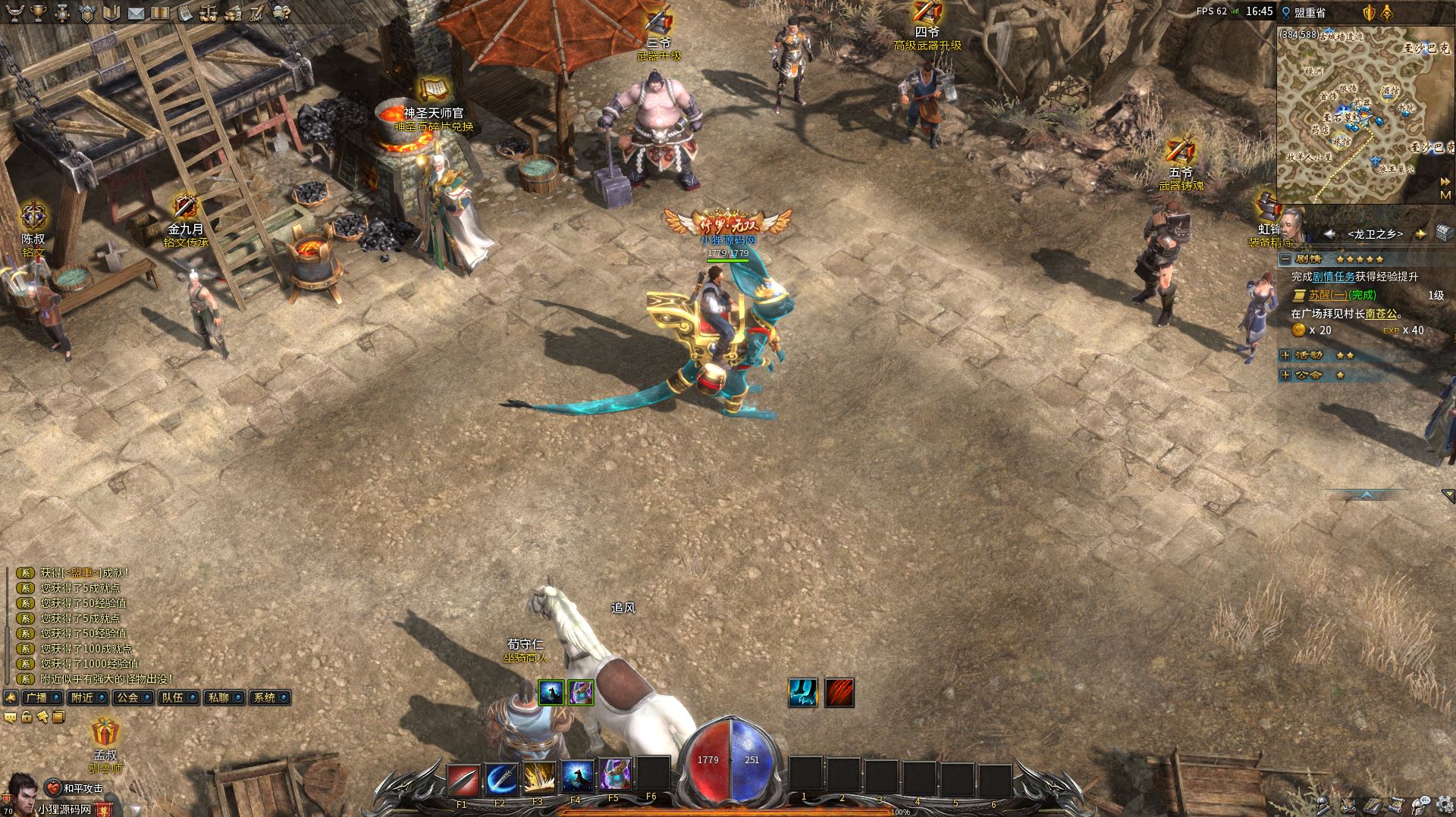Trigger the golden sword burst skill F3
The image size is (1456, 817).
point(538,778)
